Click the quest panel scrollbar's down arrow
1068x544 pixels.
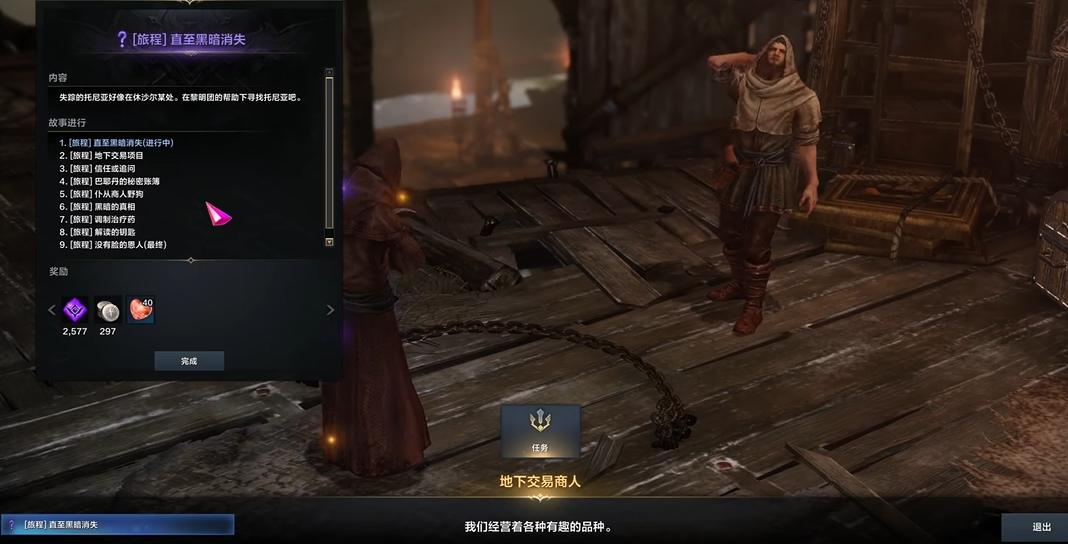329,242
